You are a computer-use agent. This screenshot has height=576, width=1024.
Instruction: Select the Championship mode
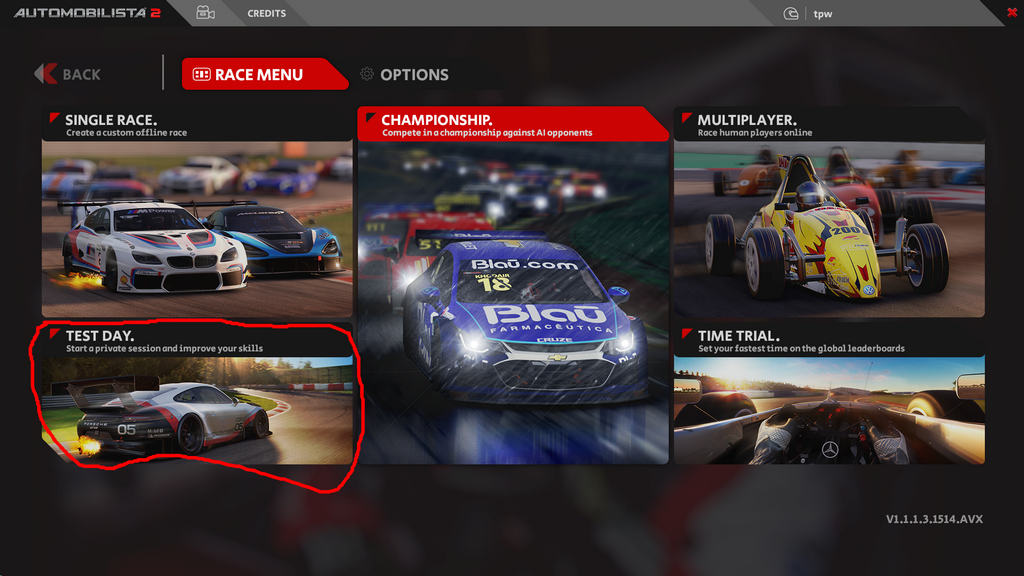tap(513, 285)
